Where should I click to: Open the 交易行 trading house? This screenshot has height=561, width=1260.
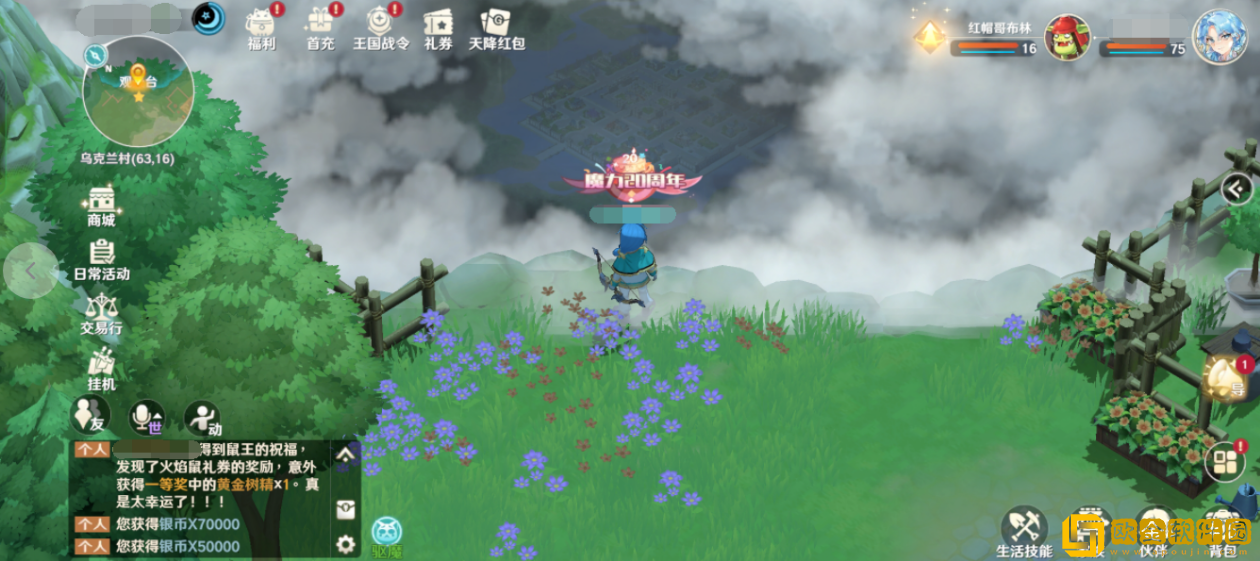pos(101,312)
